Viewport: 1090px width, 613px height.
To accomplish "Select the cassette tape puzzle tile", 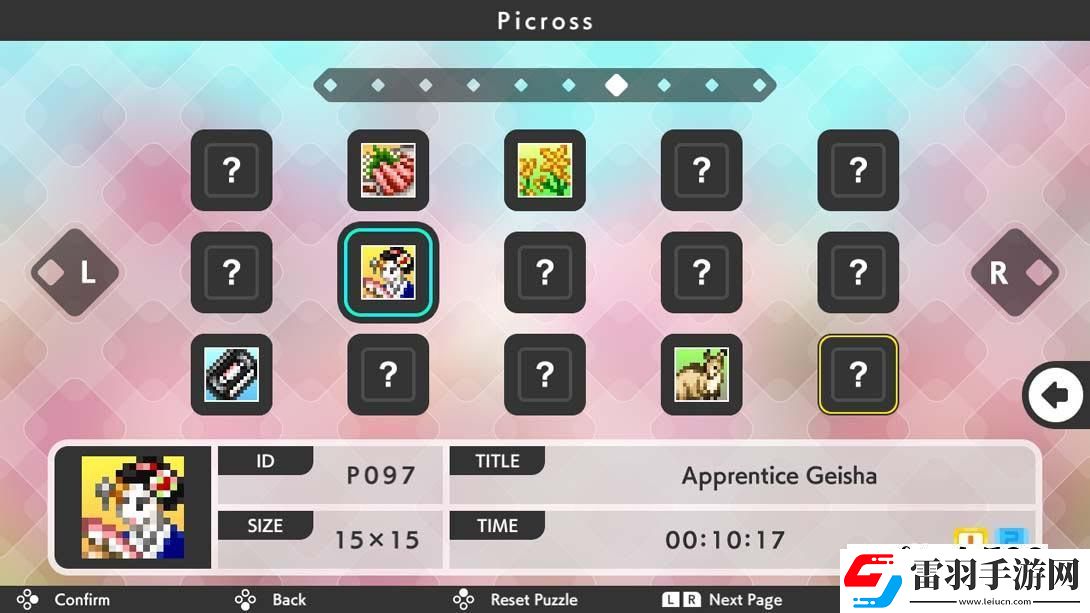I will 231,374.
